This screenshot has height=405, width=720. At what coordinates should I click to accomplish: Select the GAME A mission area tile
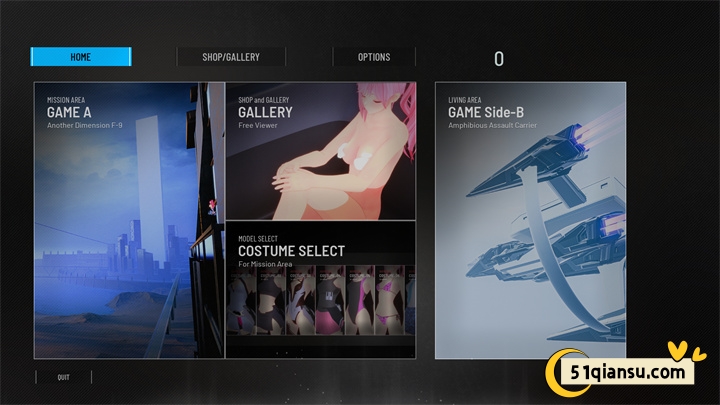[129, 220]
